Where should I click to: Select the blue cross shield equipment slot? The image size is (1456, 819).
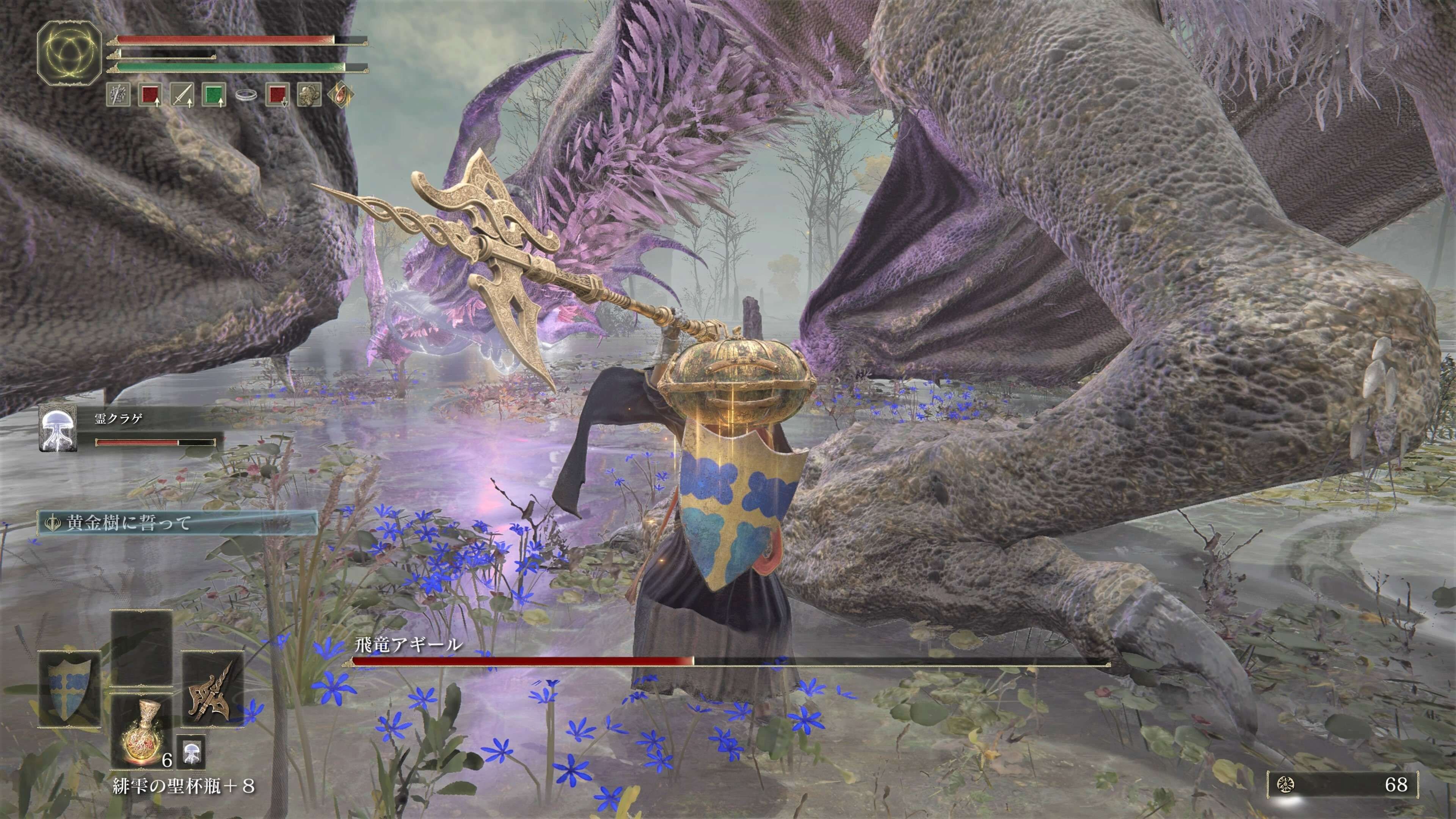click(x=69, y=689)
